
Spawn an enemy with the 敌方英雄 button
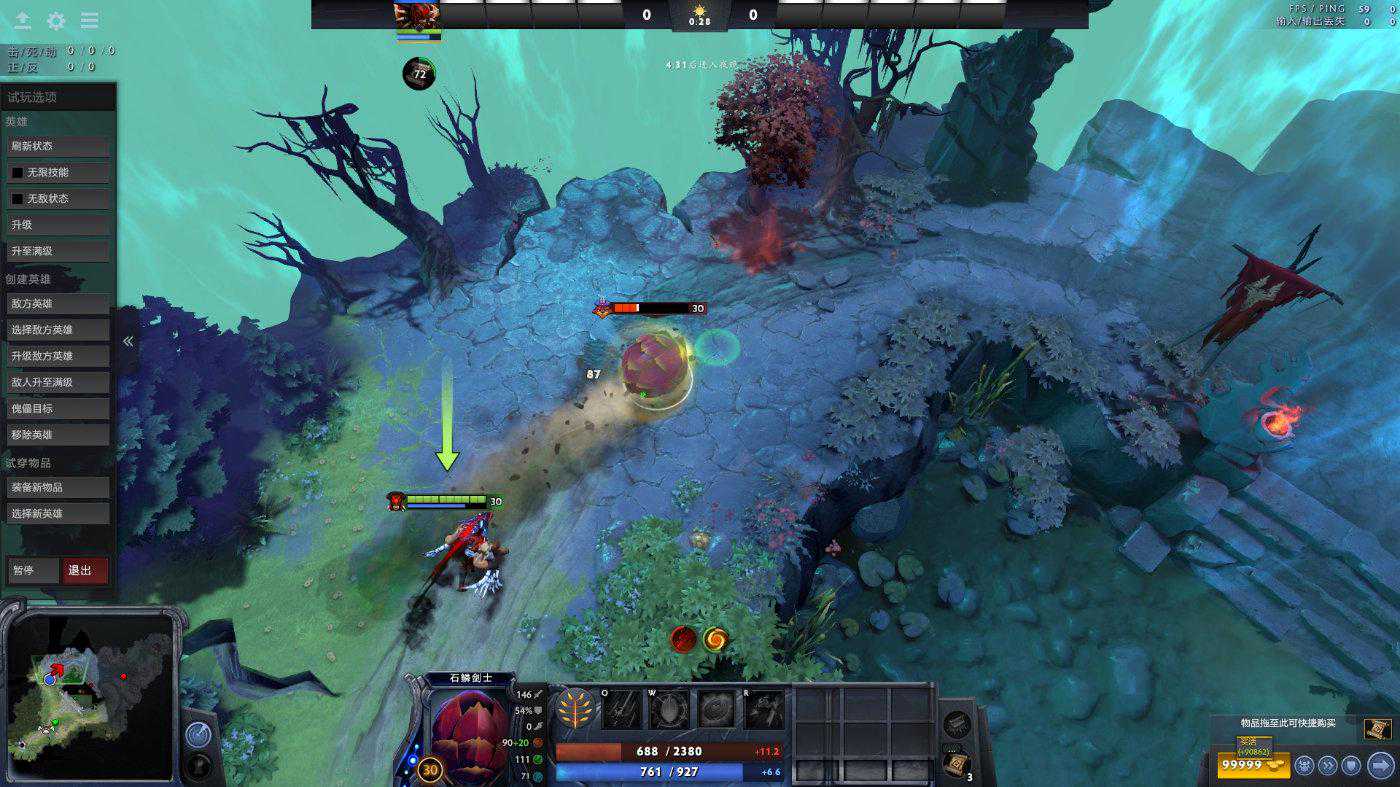59,303
